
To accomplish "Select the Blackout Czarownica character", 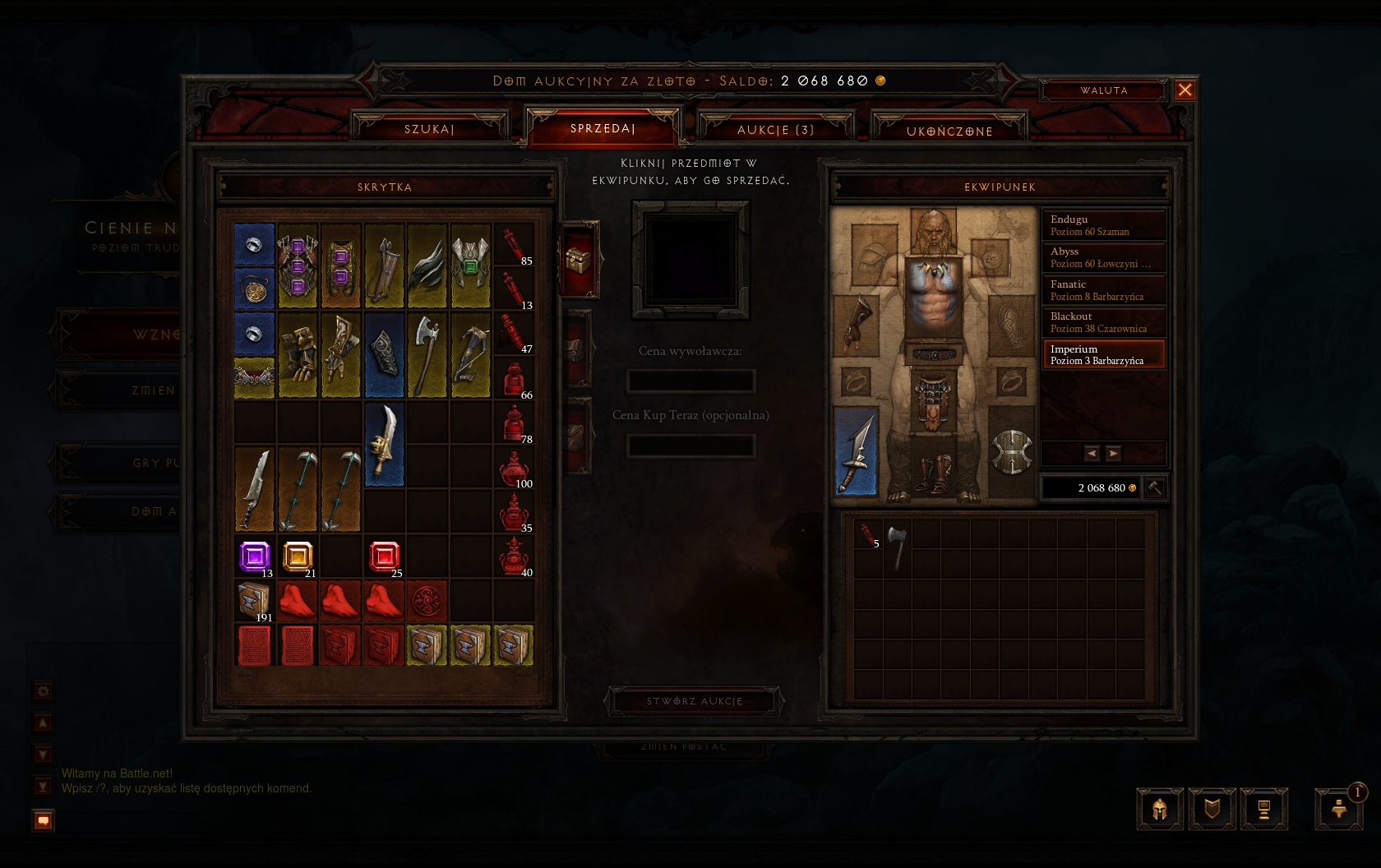I will coord(1103,322).
